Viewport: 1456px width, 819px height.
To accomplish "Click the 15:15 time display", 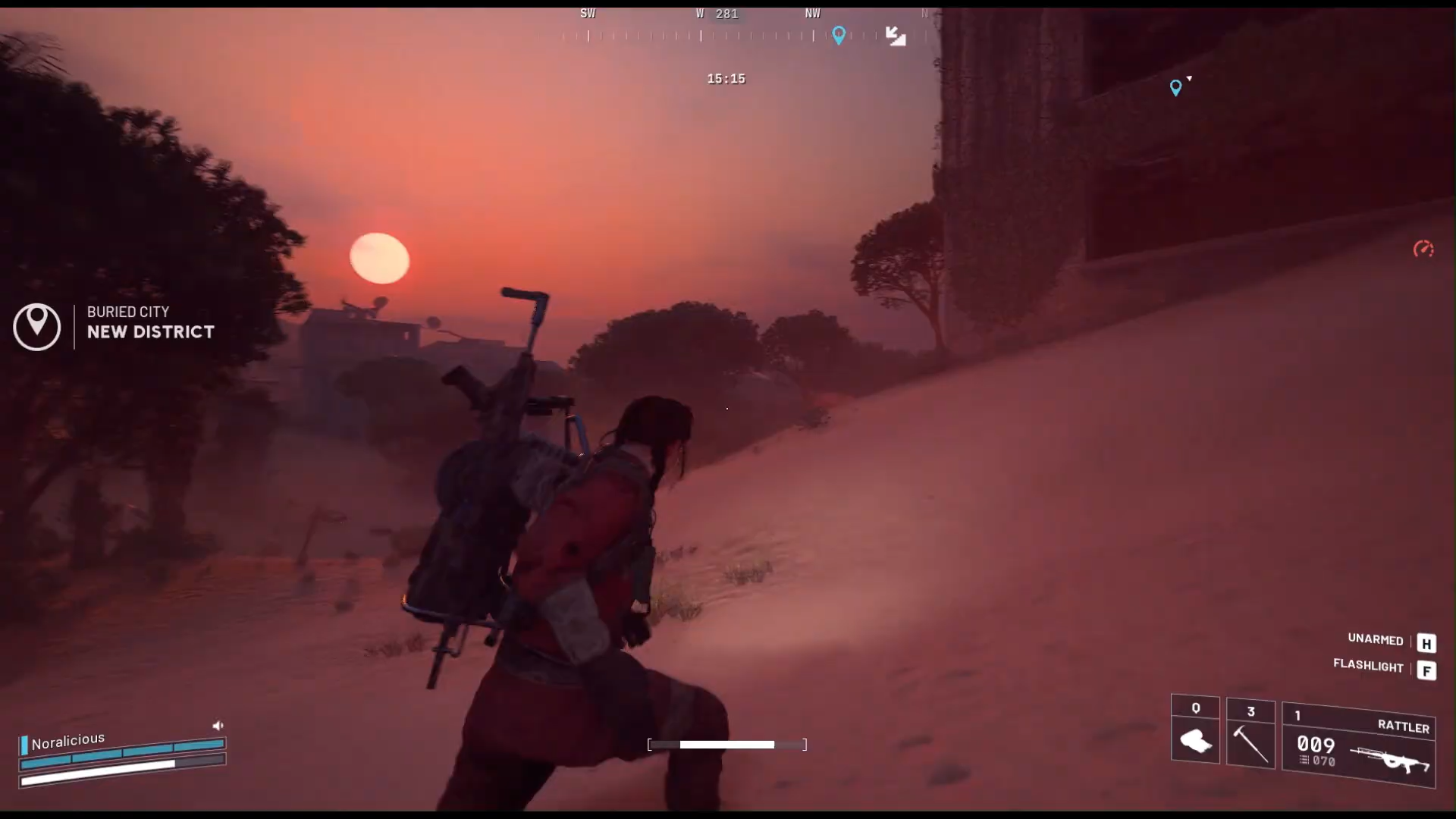I will [726, 78].
